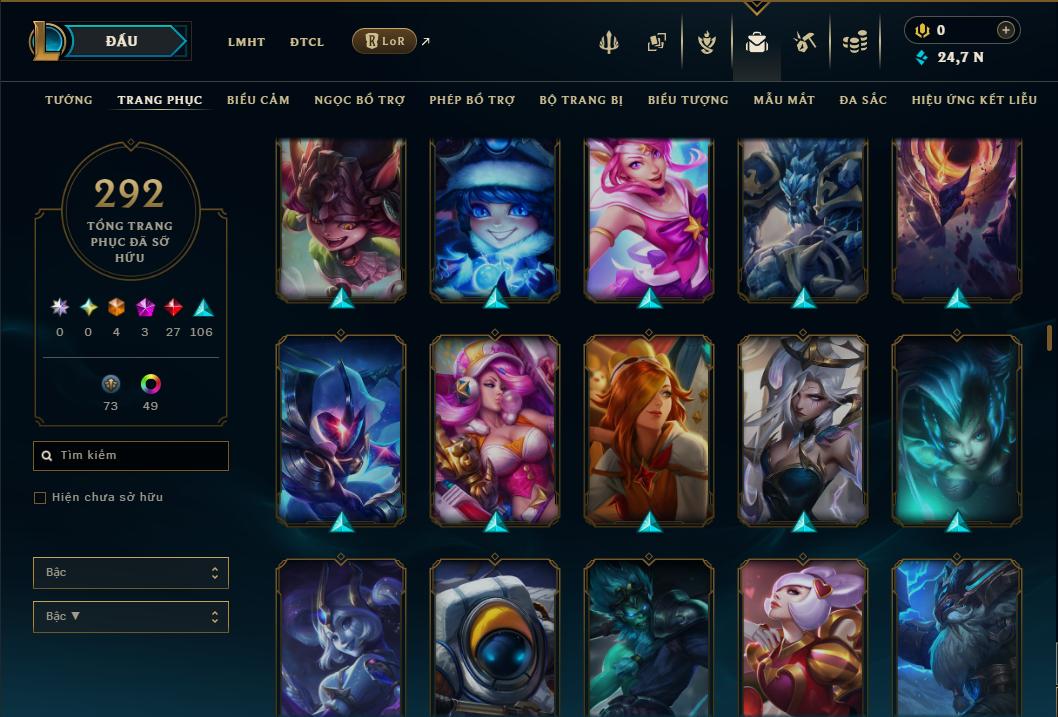The width and height of the screenshot is (1058, 717).
Task: Switch to the ĐA SẮC tab
Action: [863, 100]
